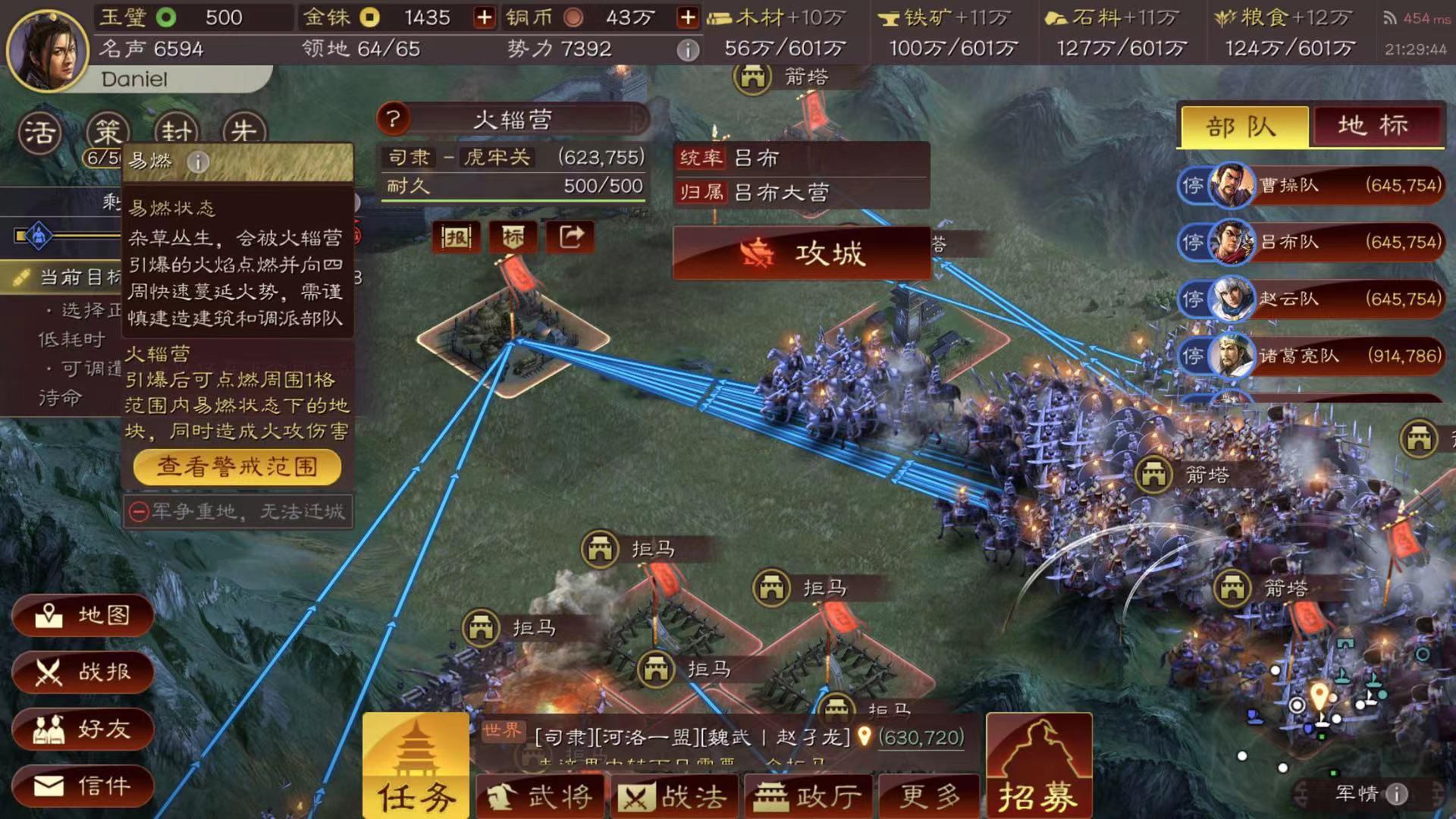The width and height of the screenshot is (1456, 819).
Task: Click the share arrow icon beside 火韬营
Action: point(570,237)
